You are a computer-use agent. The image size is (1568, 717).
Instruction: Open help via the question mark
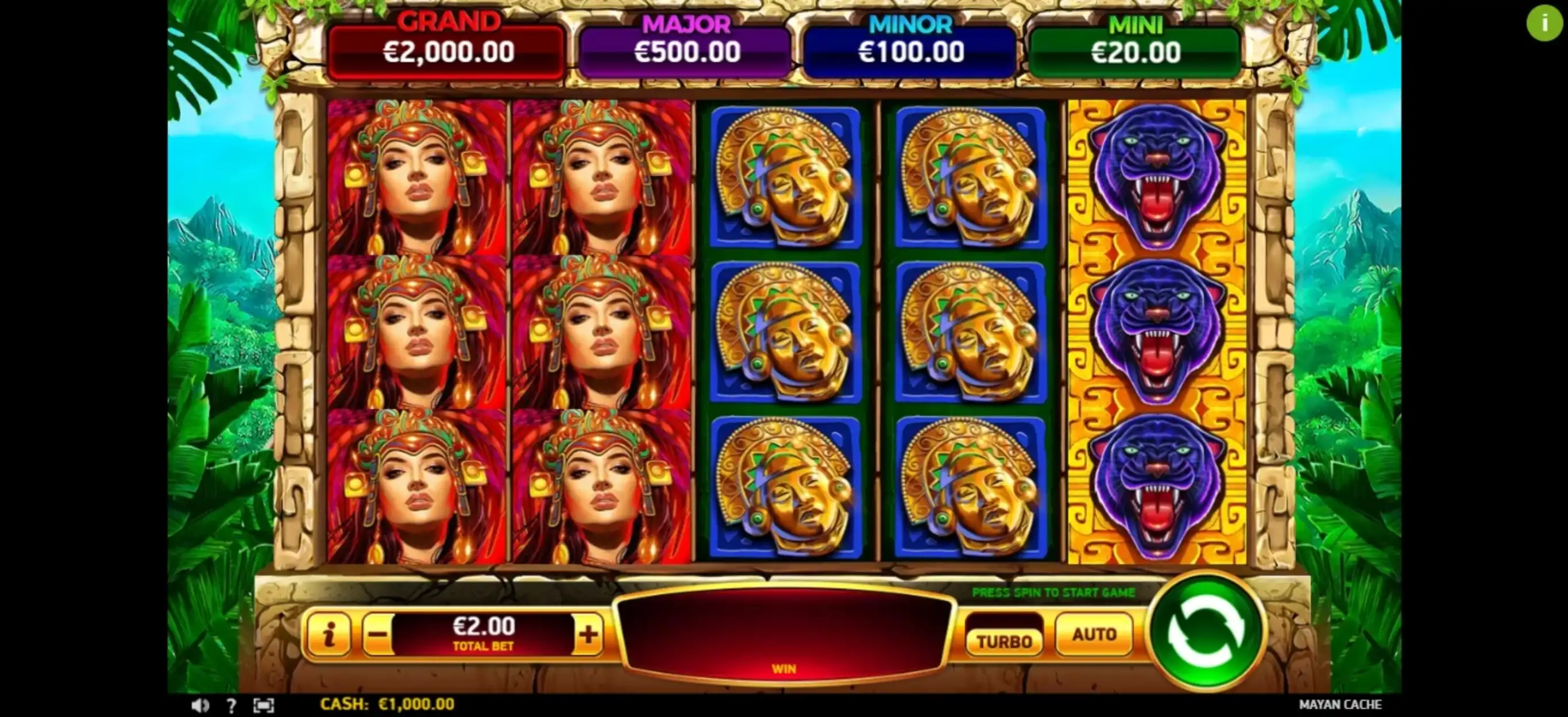pyautogui.click(x=231, y=705)
